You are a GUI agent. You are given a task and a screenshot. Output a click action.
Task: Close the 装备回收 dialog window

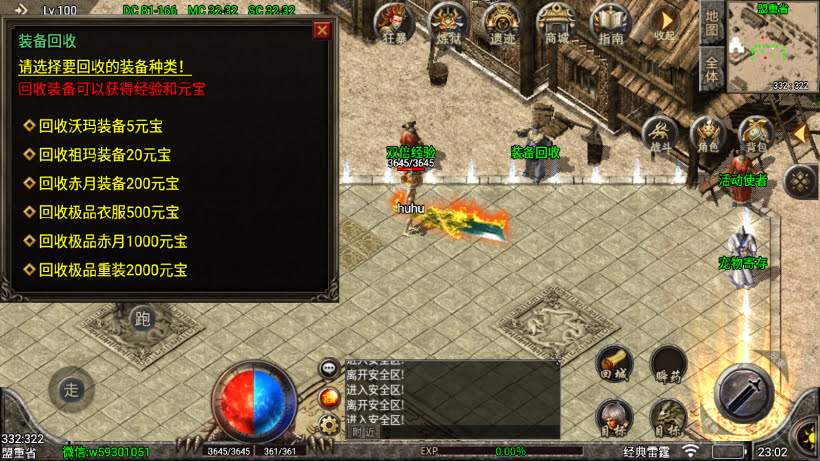[x=322, y=30]
